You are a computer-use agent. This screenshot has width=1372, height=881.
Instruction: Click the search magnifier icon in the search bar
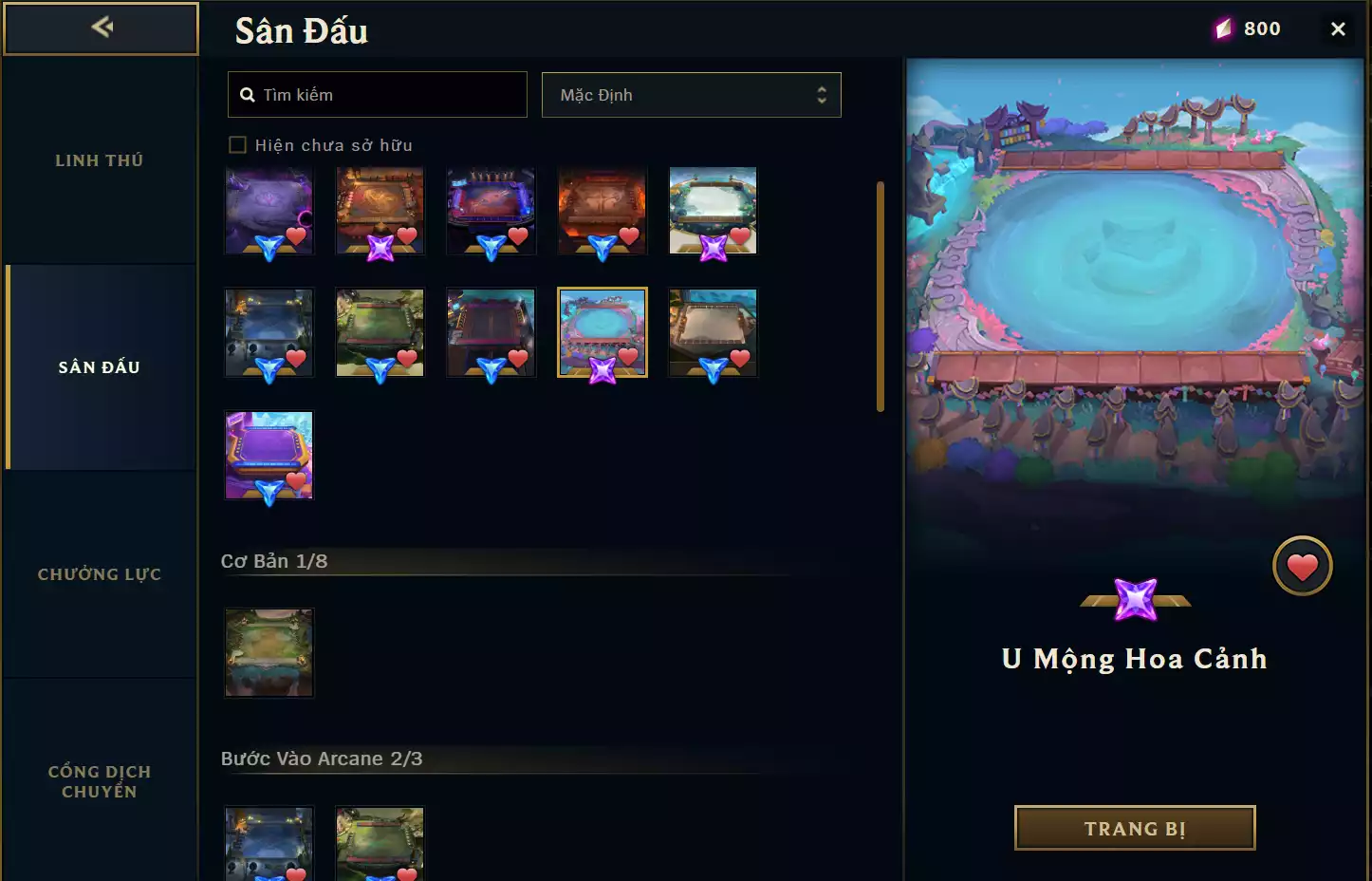(248, 94)
